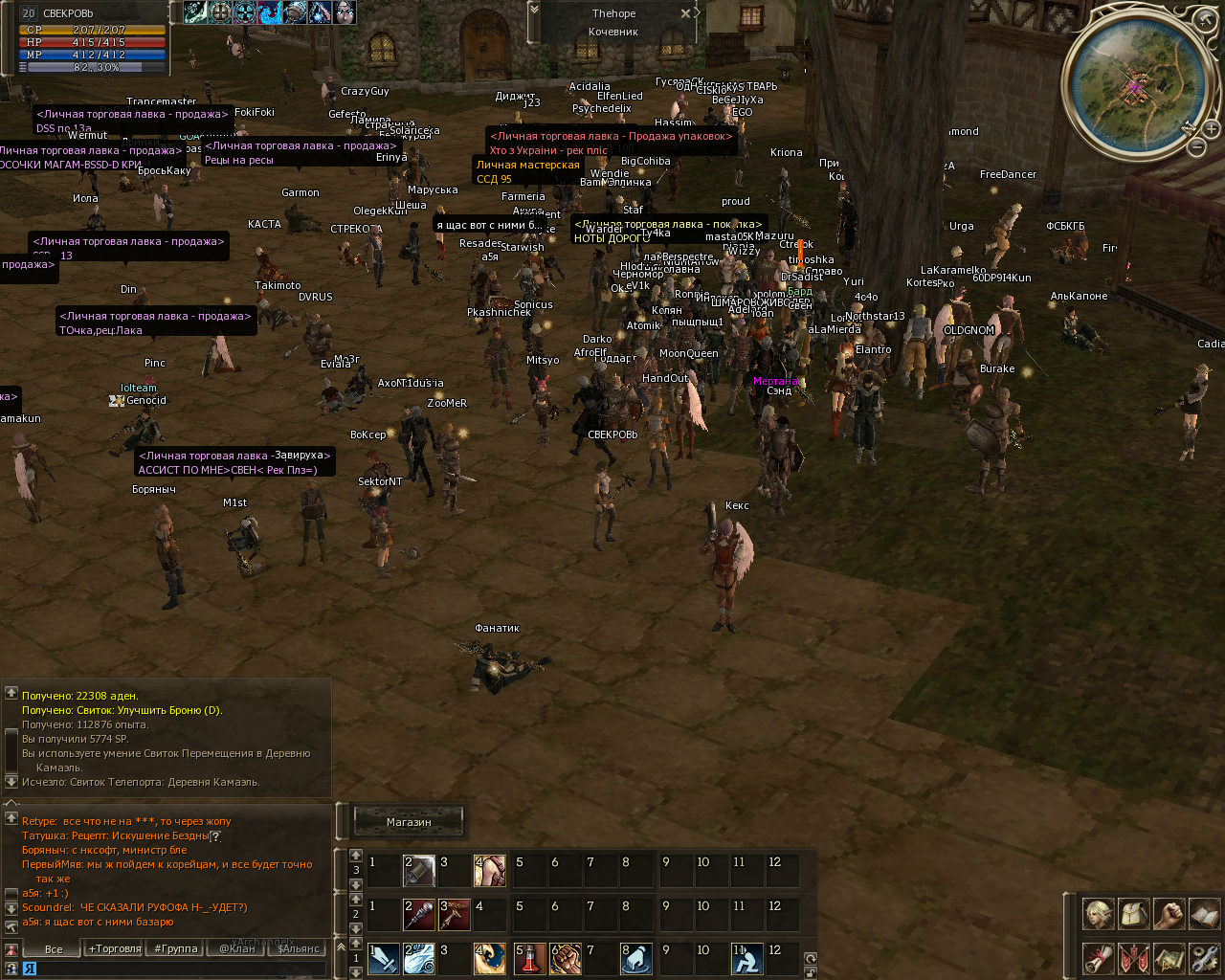Viewport: 1225px width, 980px height.
Task: Activate the sit-down action in slot 11
Action: point(746,958)
